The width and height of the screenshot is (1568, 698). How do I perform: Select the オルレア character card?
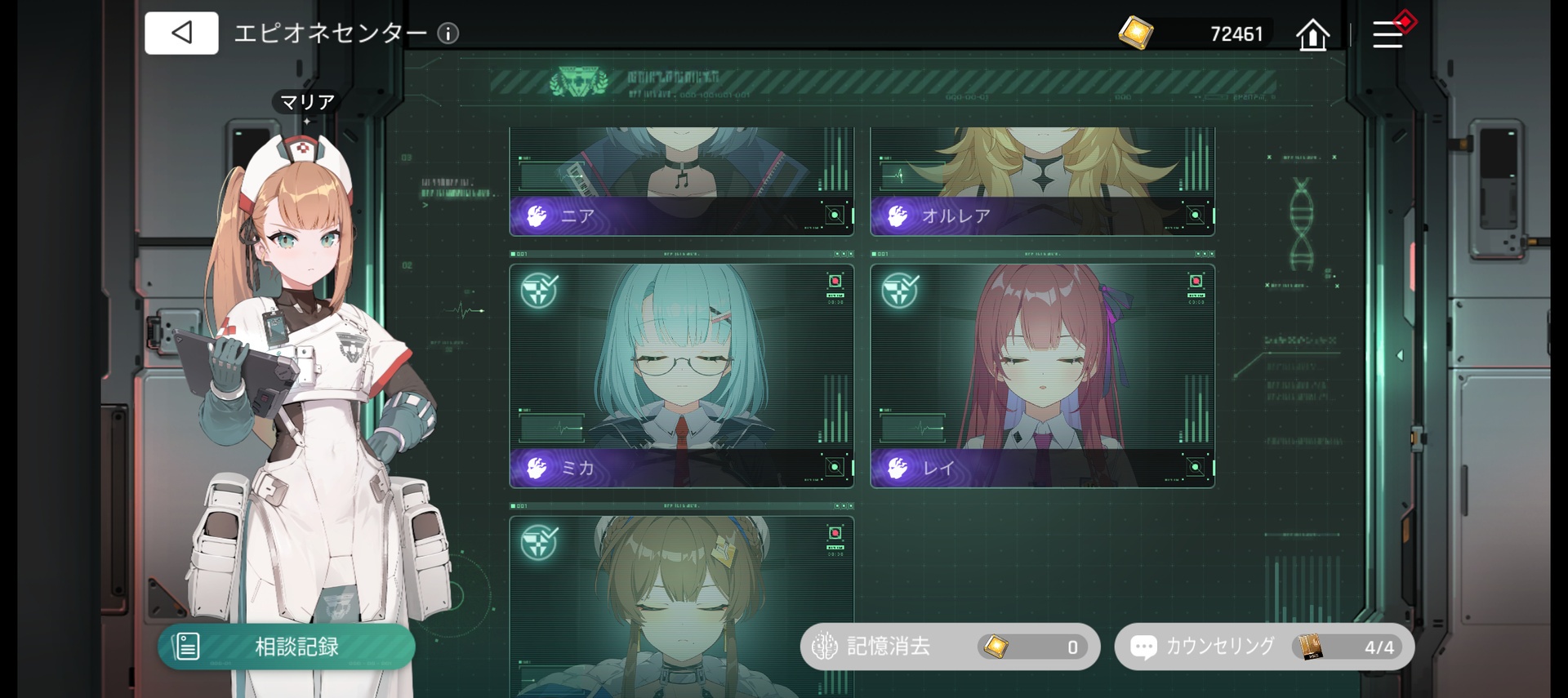click(1042, 181)
